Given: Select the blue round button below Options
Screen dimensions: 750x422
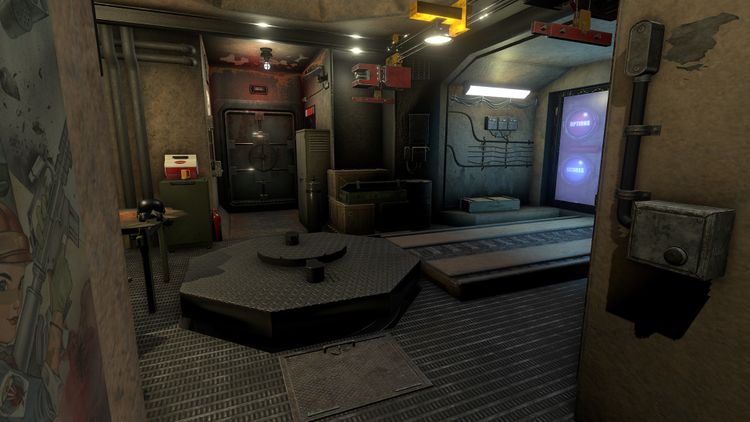Looking at the screenshot, I should tap(577, 169).
